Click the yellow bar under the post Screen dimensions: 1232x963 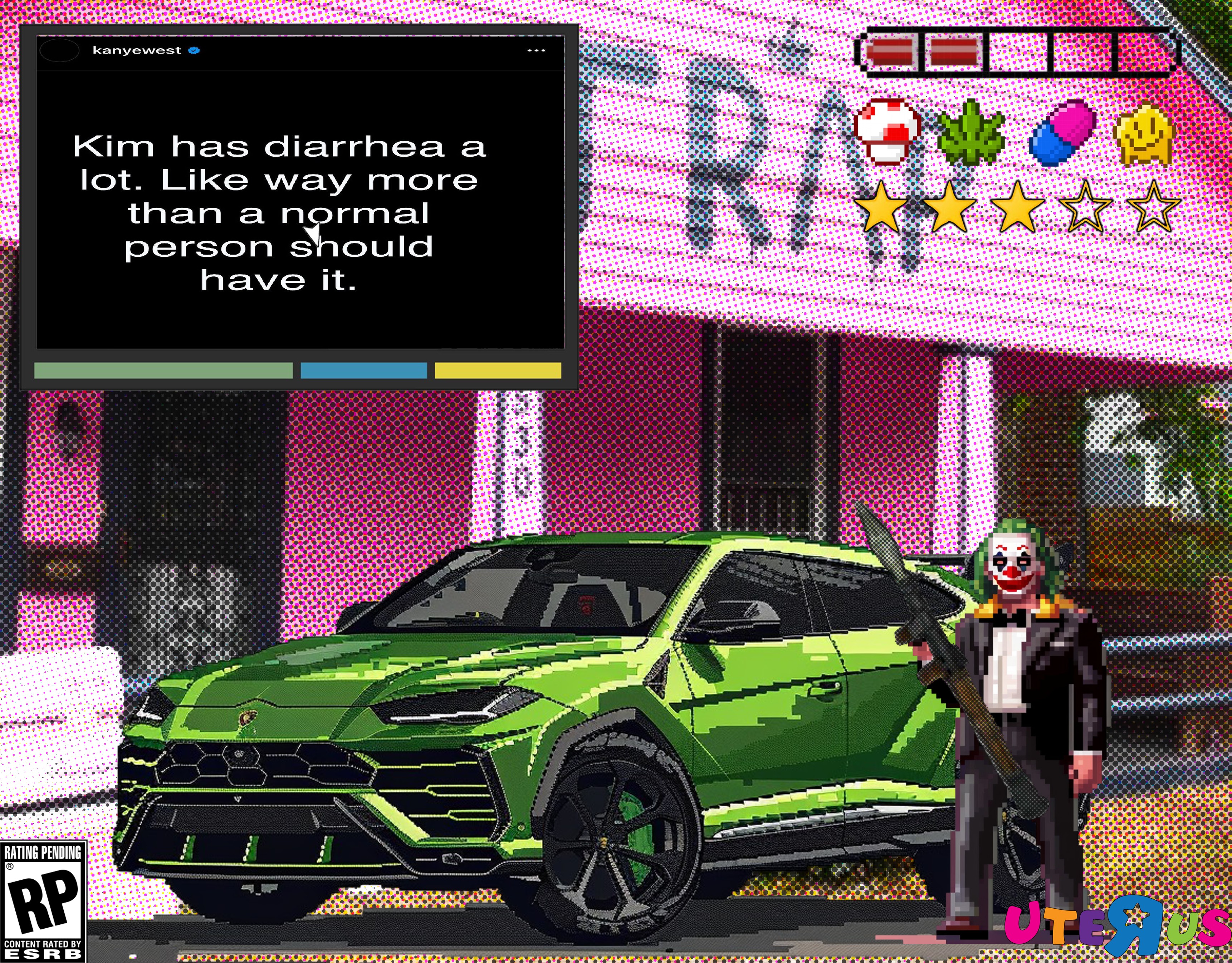pyautogui.click(x=498, y=370)
